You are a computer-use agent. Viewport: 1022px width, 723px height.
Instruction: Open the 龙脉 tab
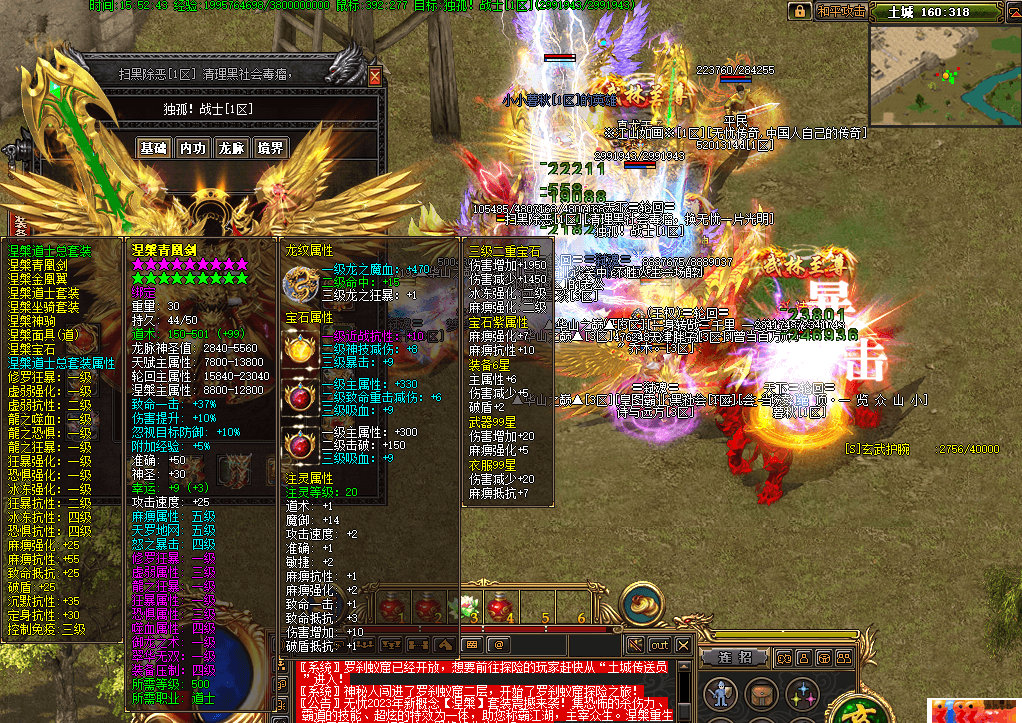231,148
